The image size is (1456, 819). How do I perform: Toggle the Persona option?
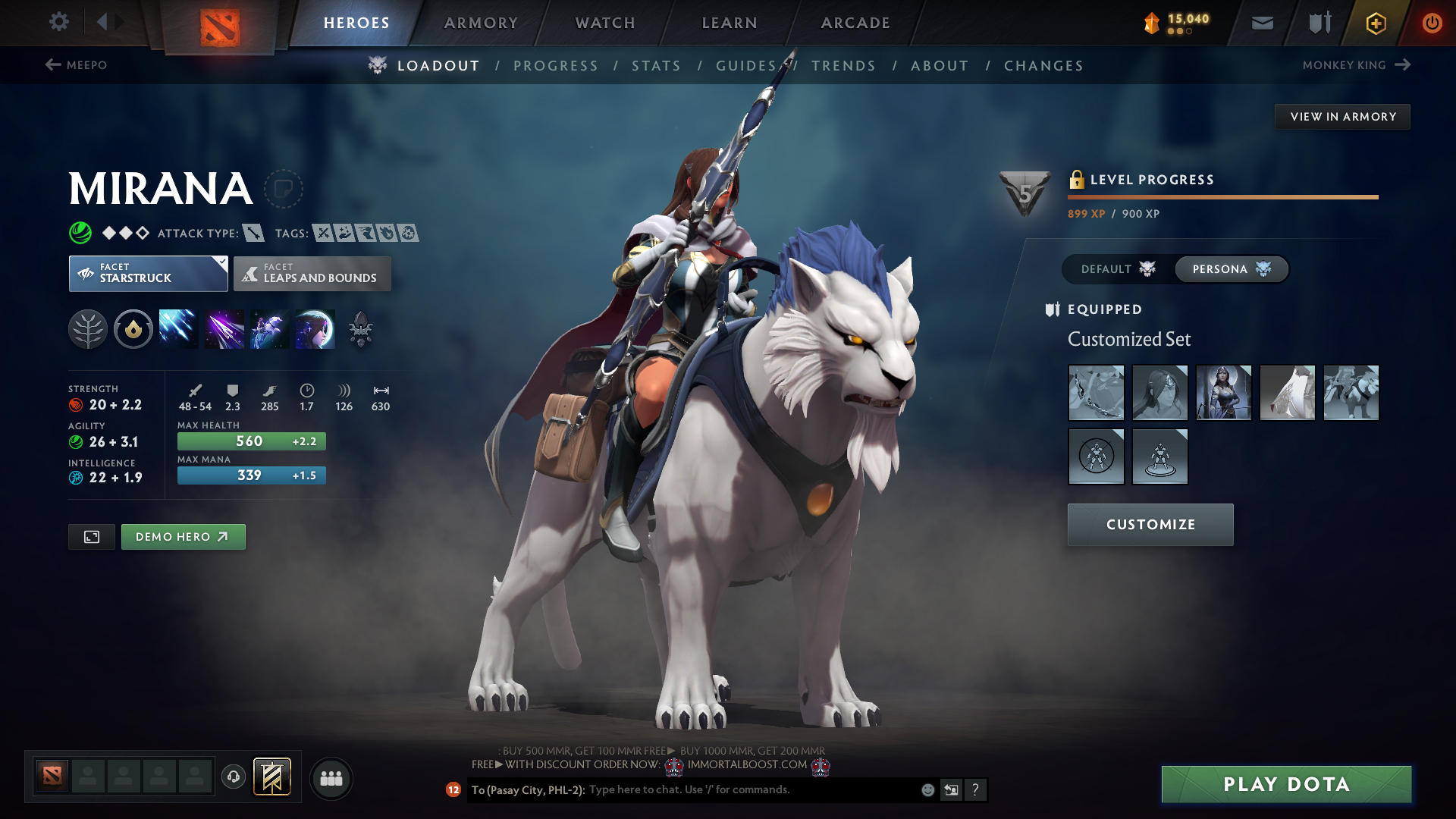(1230, 269)
